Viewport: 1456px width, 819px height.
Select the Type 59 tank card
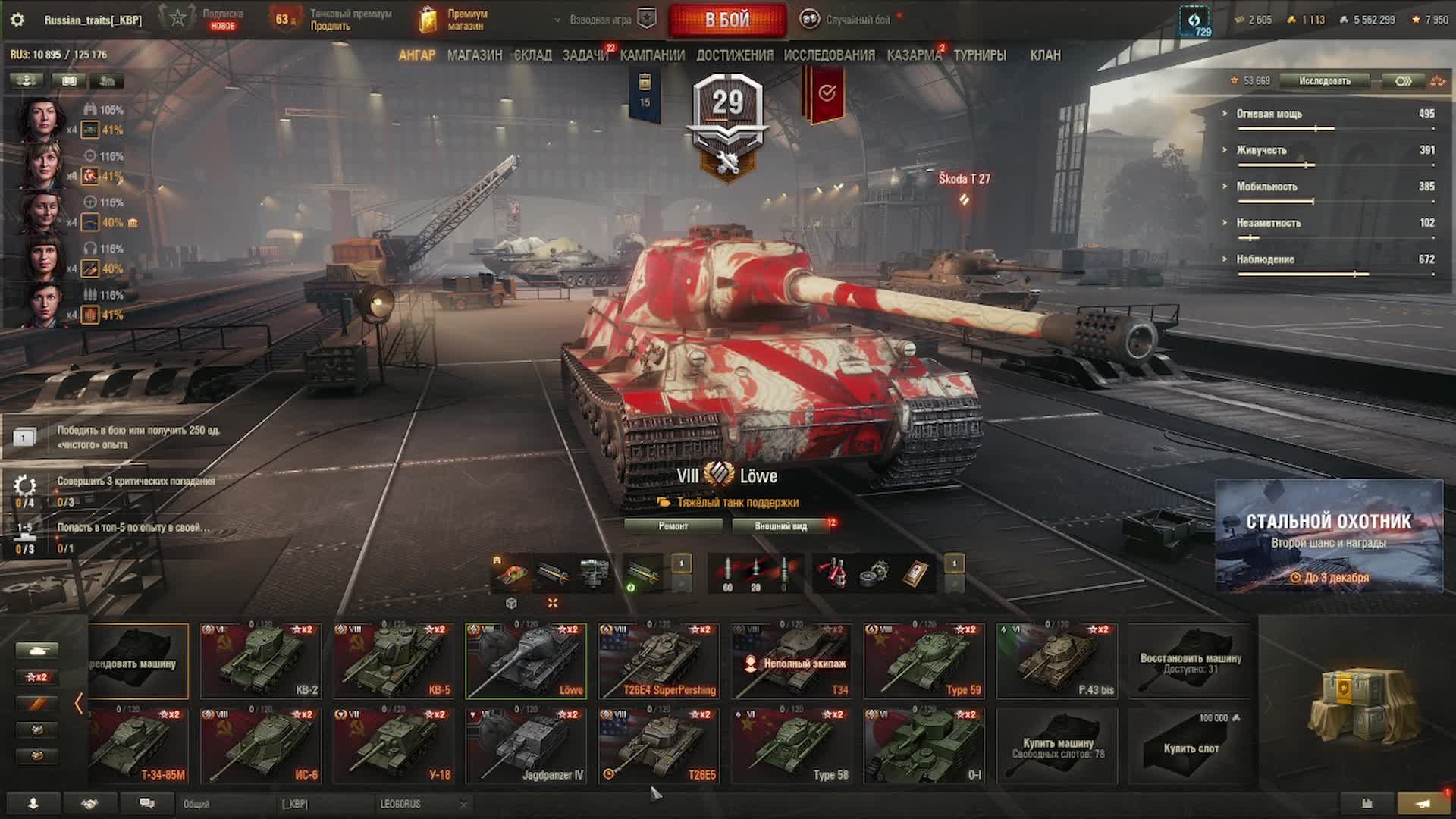tap(924, 661)
